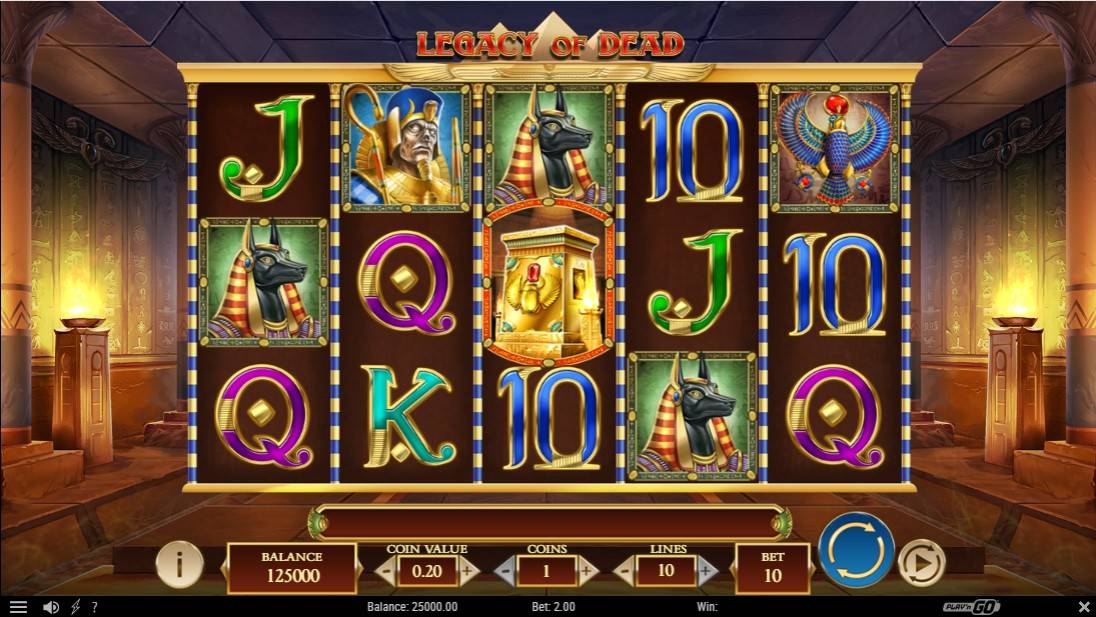Open the hamburger menu
The height and width of the screenshot is (617, 1096).
[18, 607]
